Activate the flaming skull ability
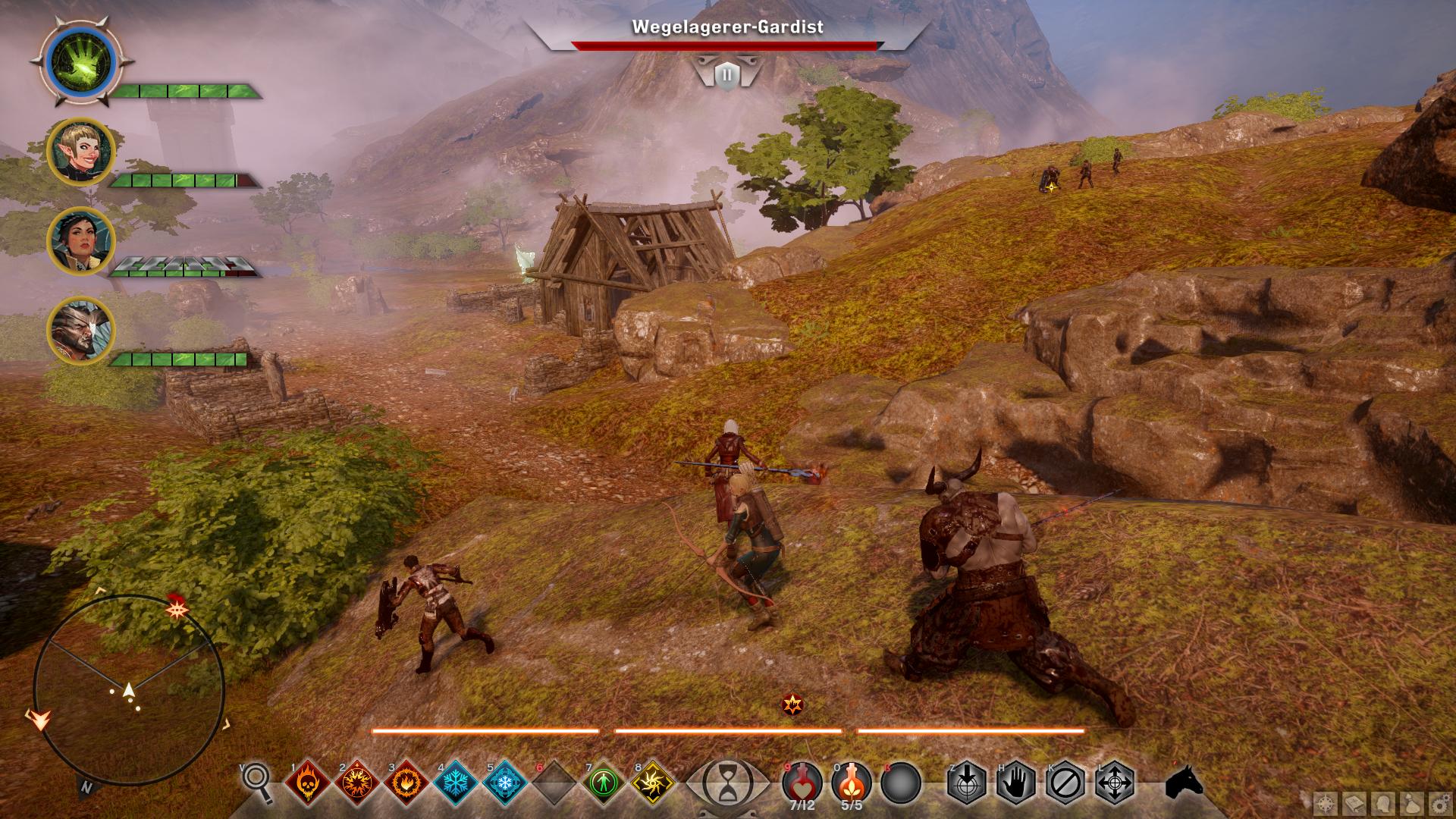The width and height of the screenshot is (1456, 819). [307, 782]
